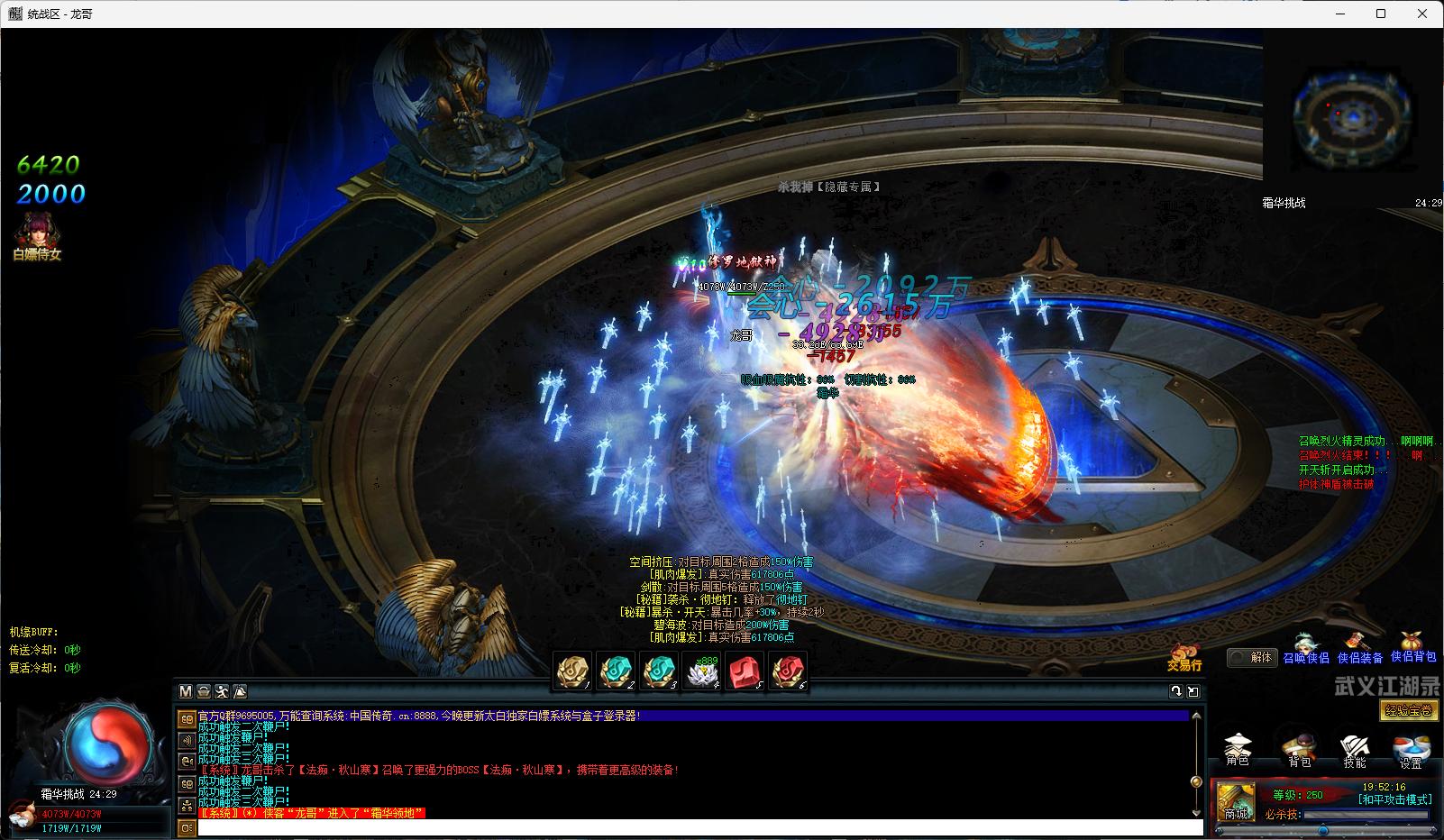Viewport: 1444px width, 840px height.
Task: Open 侠侣装备 companion equipment
Action: 1359,651
